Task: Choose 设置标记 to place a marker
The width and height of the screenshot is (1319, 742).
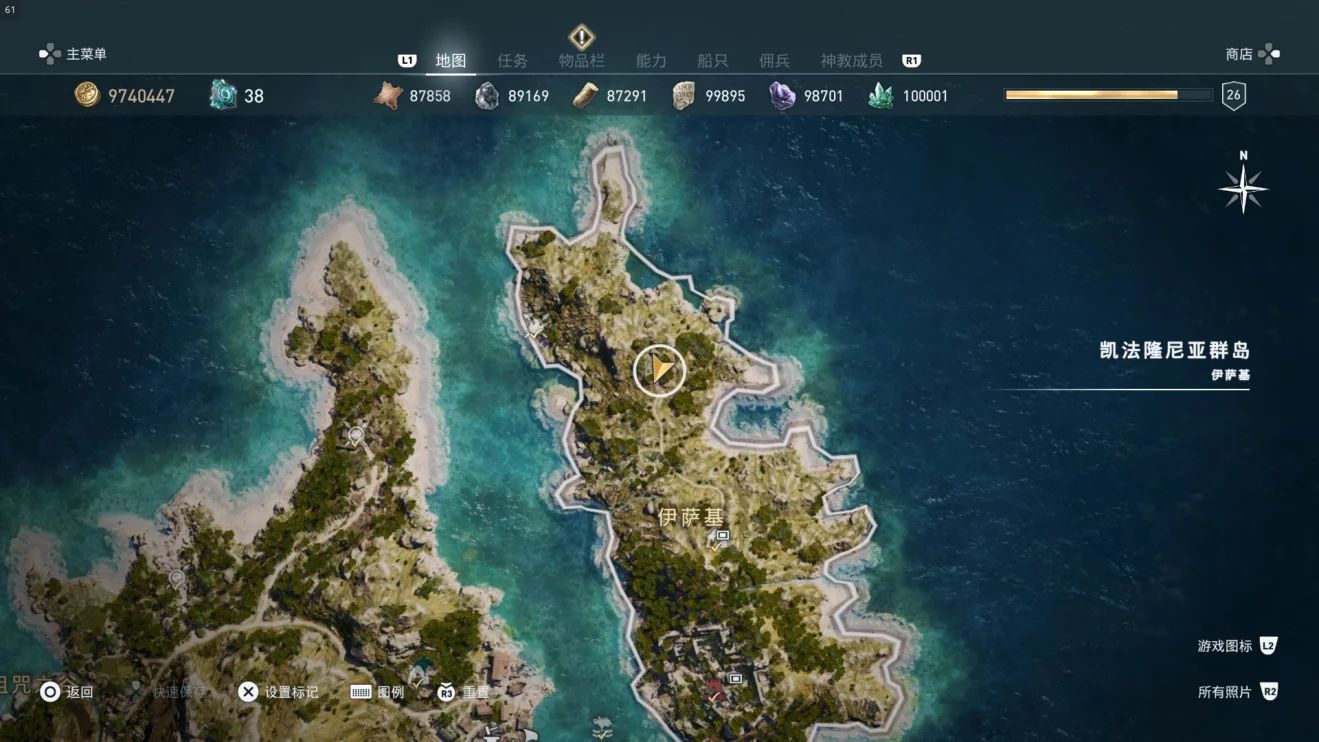Action: [279, 692]
